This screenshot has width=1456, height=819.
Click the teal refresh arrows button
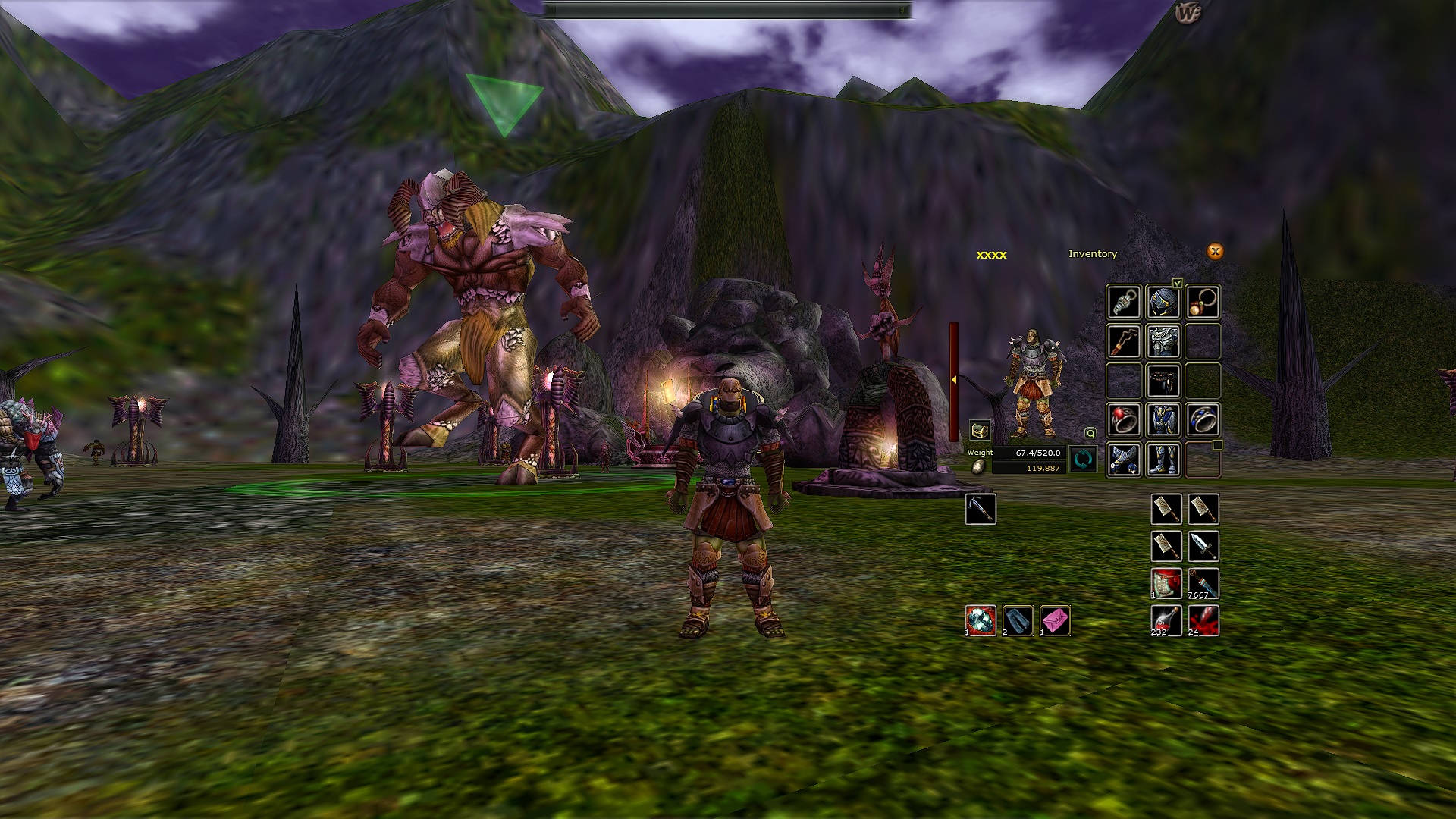(x=1083, y=460)
